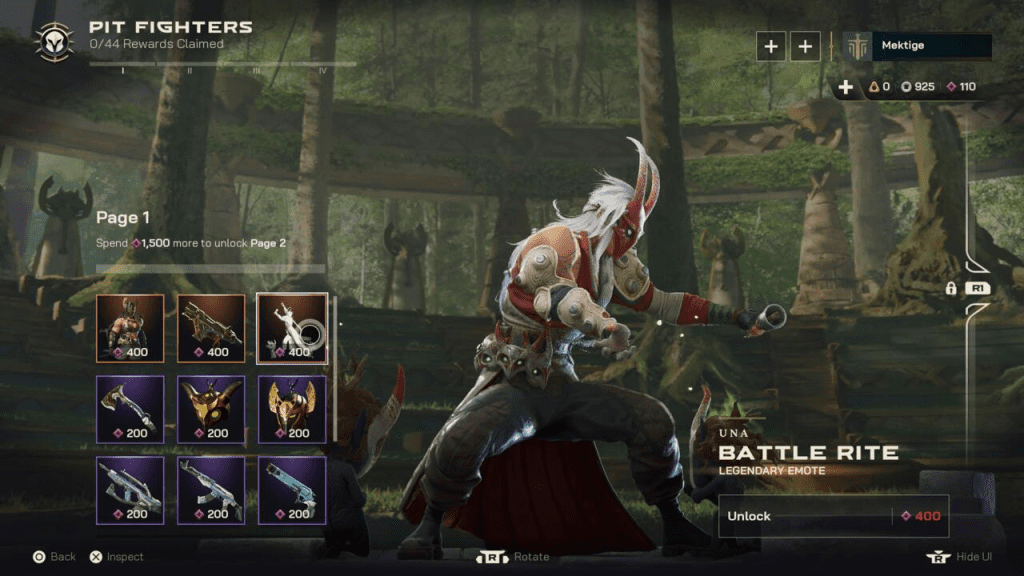Select the horned mask charm tile
The width and height of the screenshot is (1024, 576).
click(211, 409)
